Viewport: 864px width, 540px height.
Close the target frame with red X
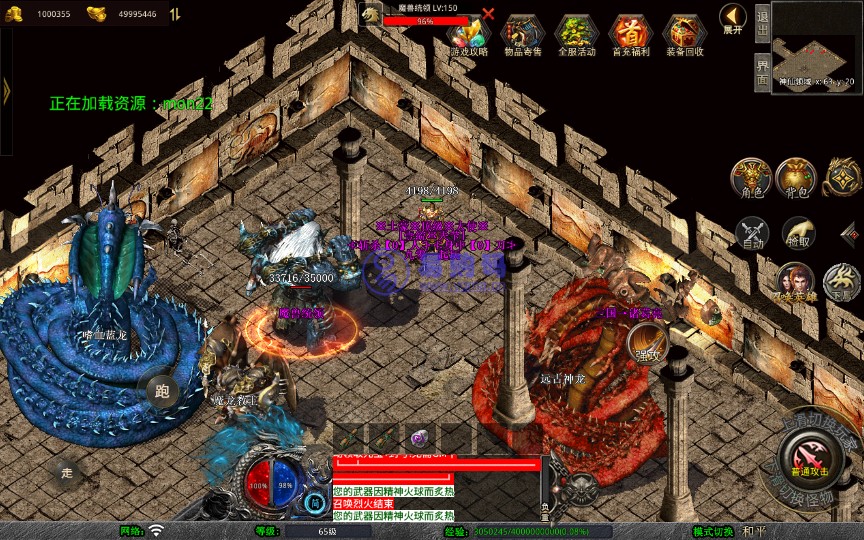click(x=488, y=14)
